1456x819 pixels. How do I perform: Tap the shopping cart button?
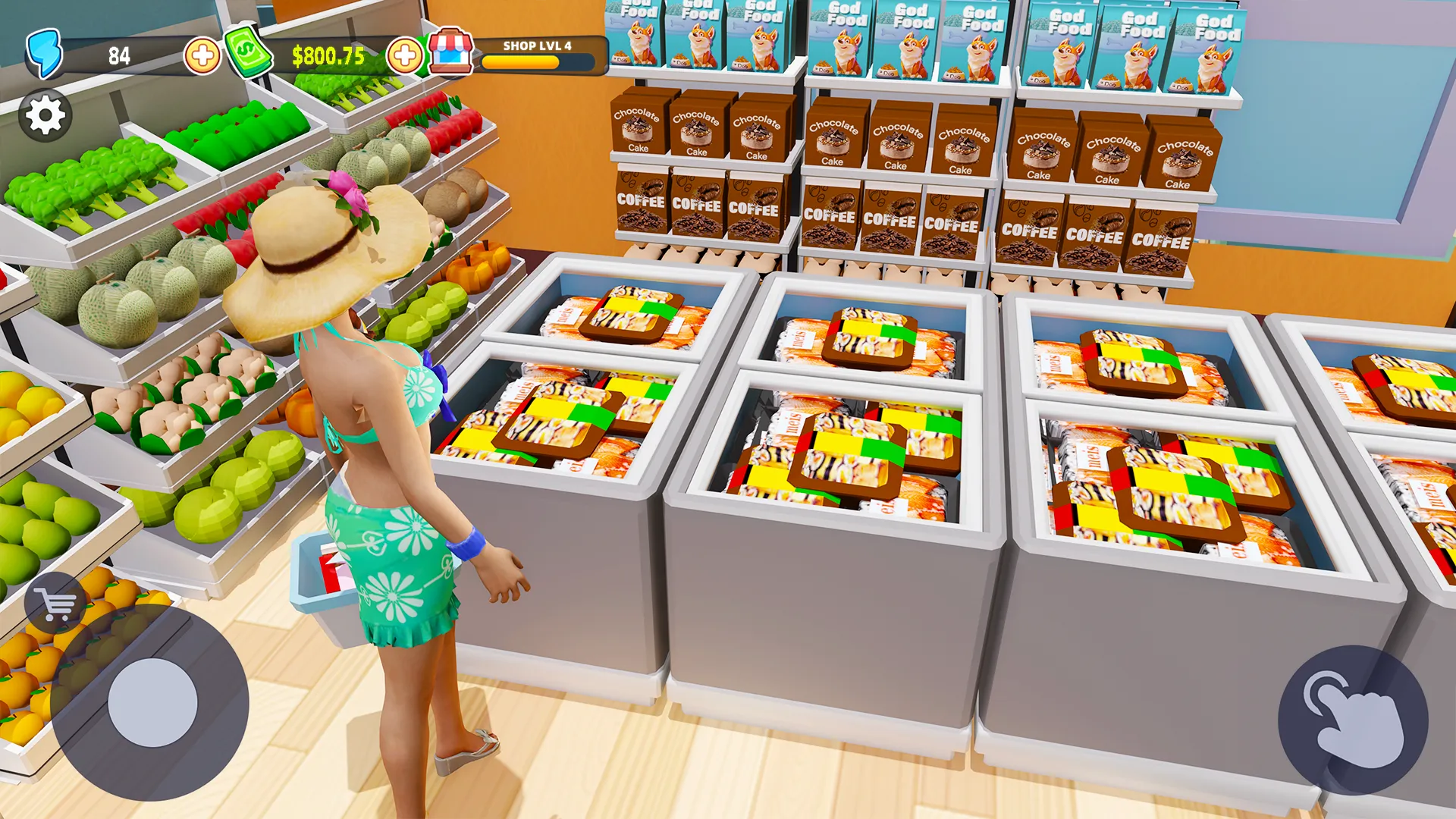tap(55, 604)
